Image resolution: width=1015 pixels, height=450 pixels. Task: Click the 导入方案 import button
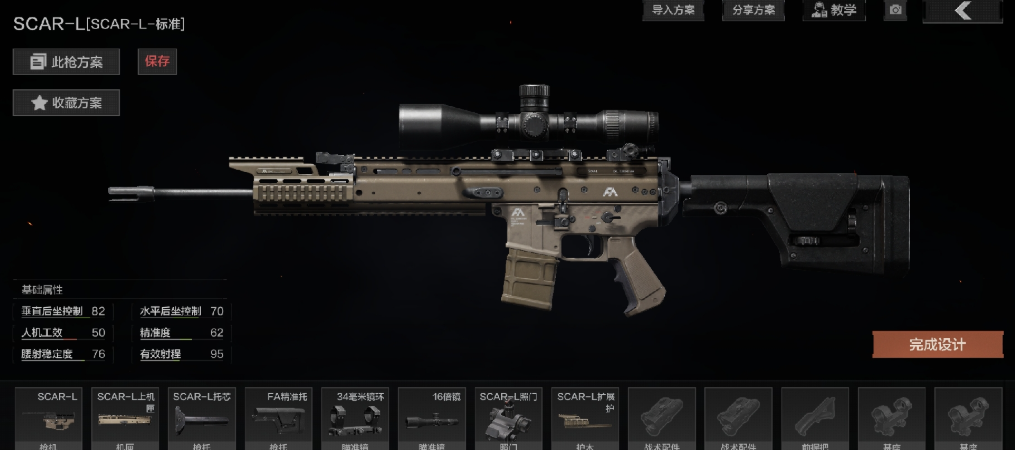[x=672, y=10]
